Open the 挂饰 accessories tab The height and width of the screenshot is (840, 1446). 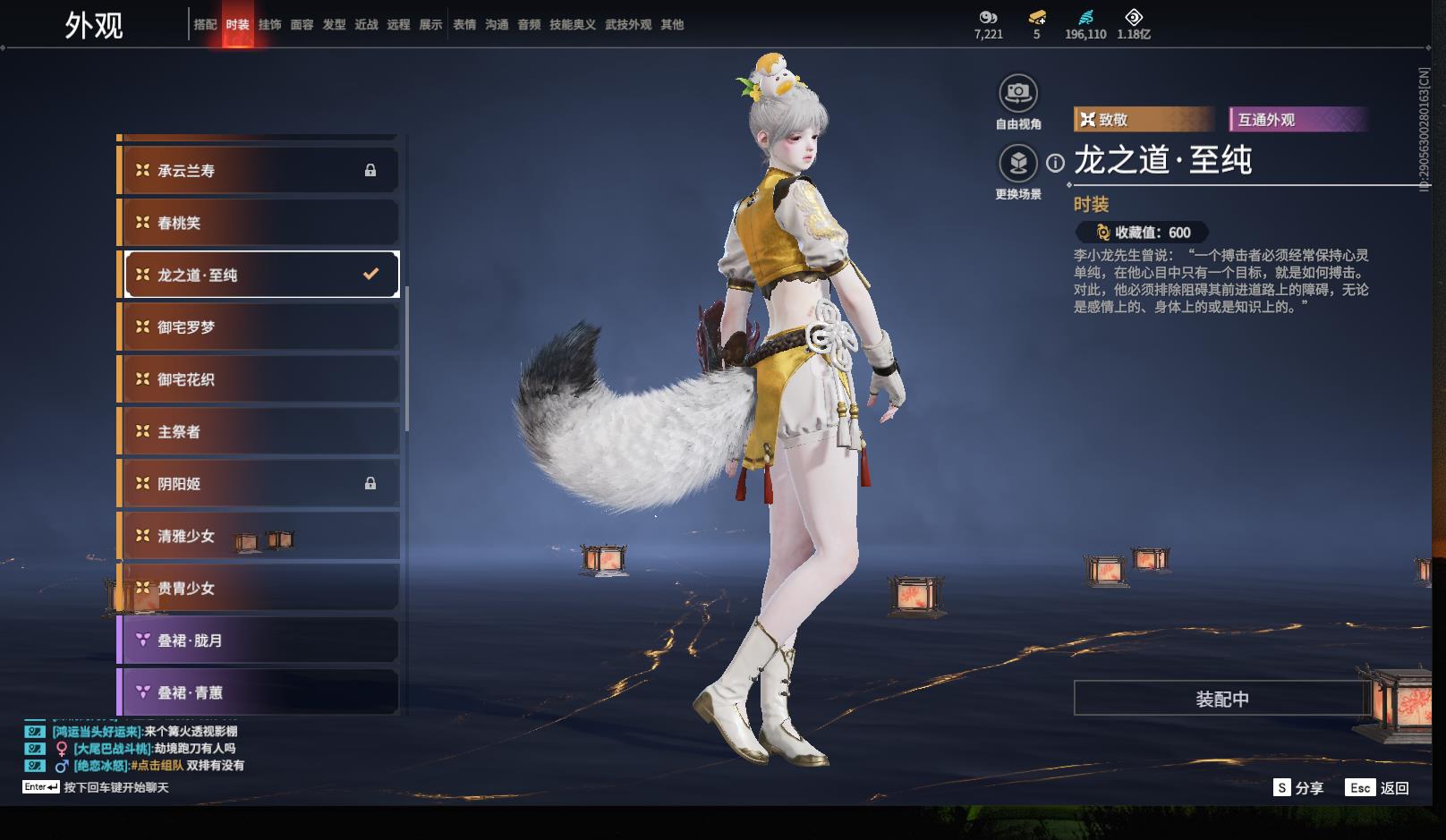[x=269, y=25]
